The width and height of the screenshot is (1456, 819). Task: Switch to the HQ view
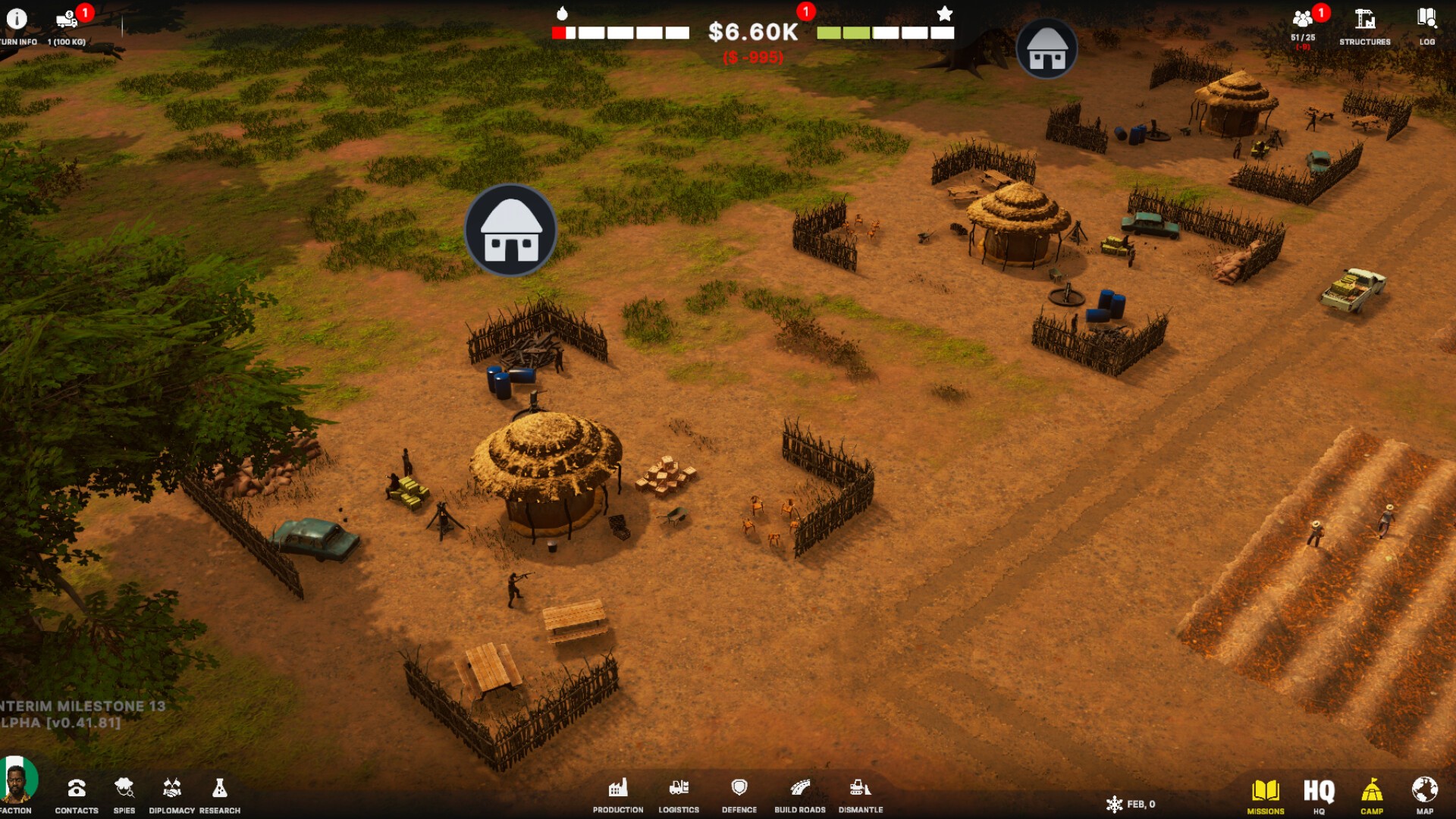(1319, 792)
